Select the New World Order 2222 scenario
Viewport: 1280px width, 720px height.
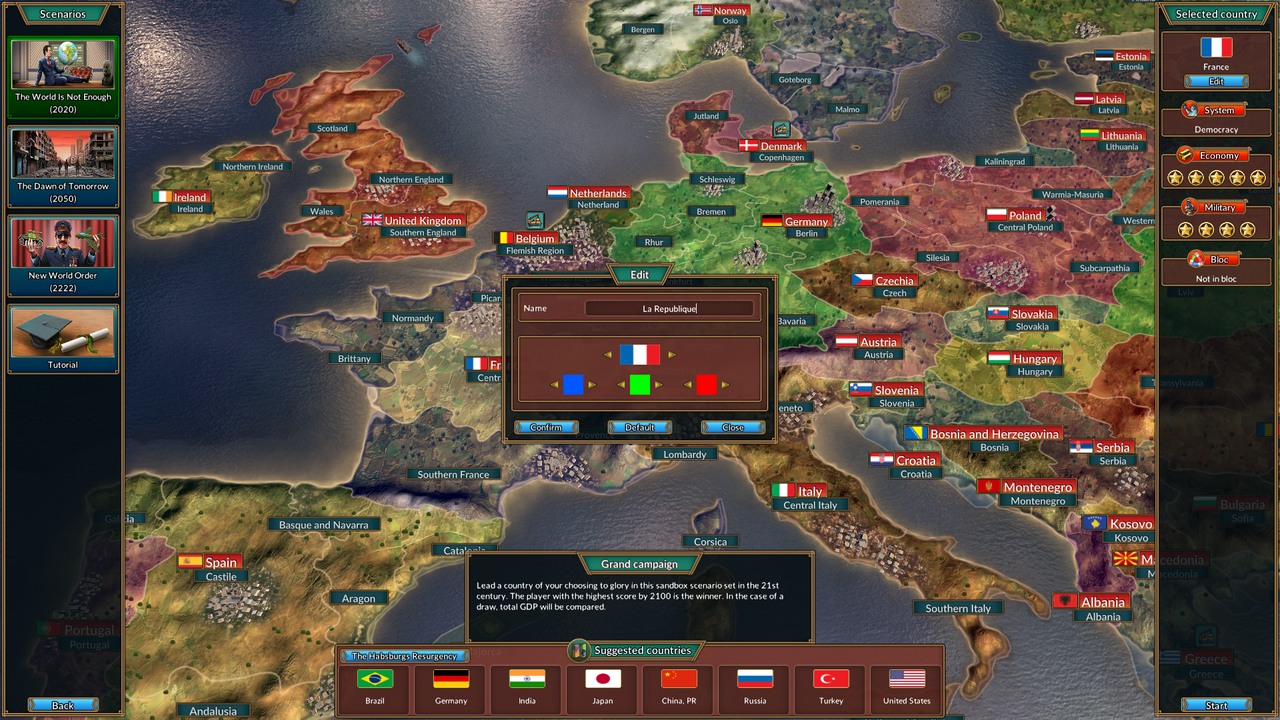point(63,254)
